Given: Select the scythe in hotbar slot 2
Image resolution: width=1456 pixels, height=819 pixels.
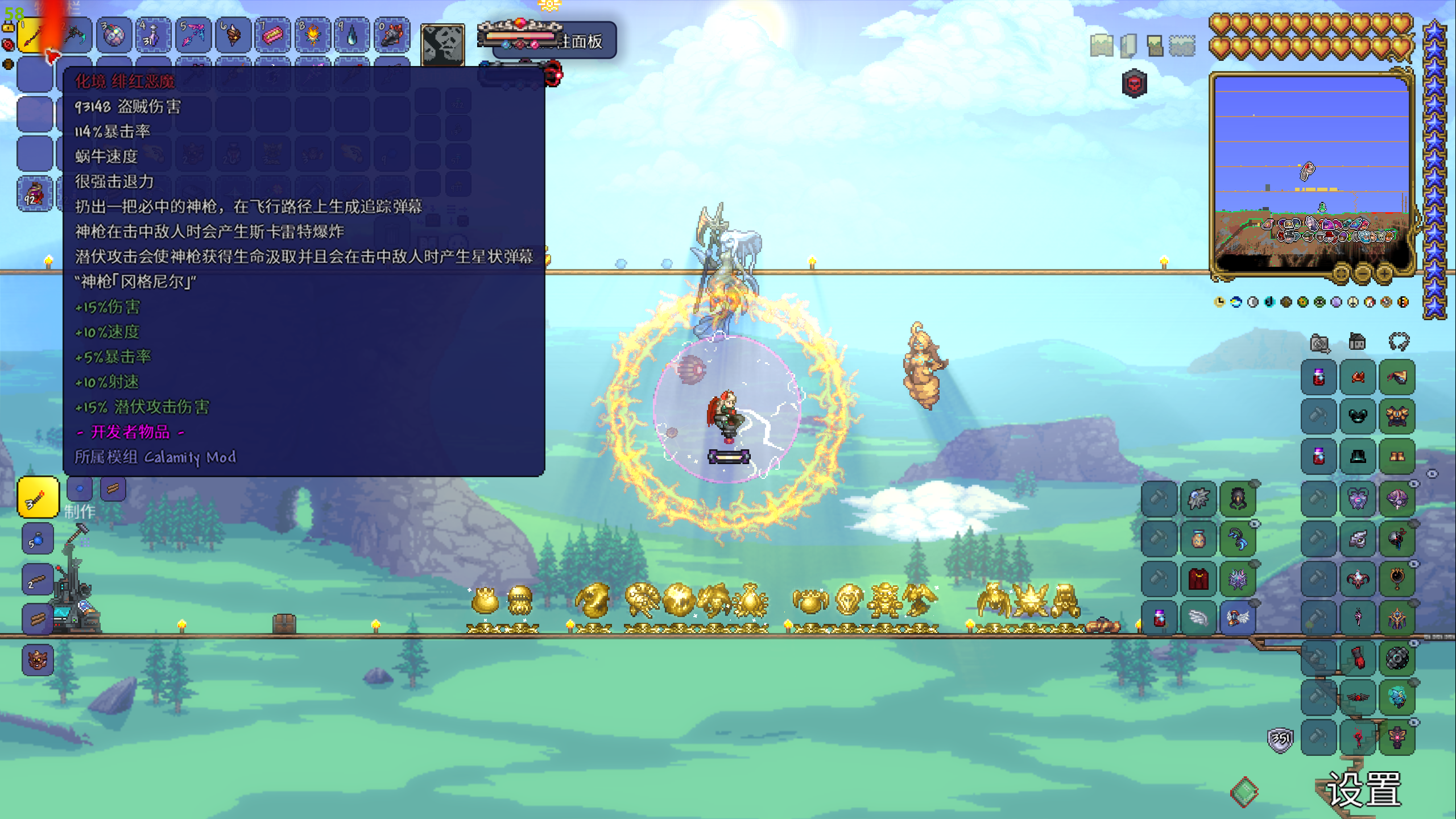Looking at the screenshot, I should tap(75, 36).
